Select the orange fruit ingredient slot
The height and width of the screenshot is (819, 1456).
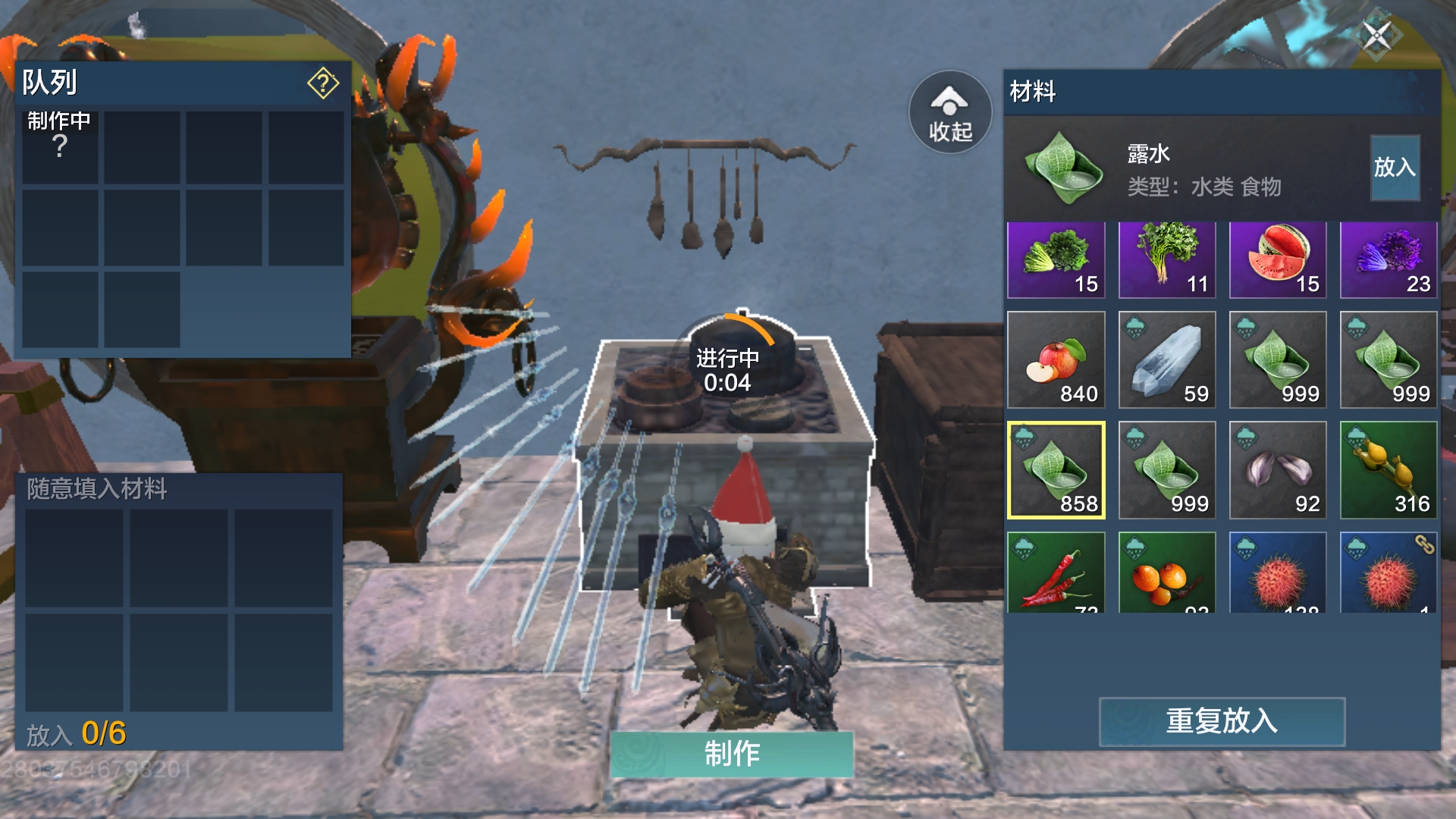tap(1166, 573)
